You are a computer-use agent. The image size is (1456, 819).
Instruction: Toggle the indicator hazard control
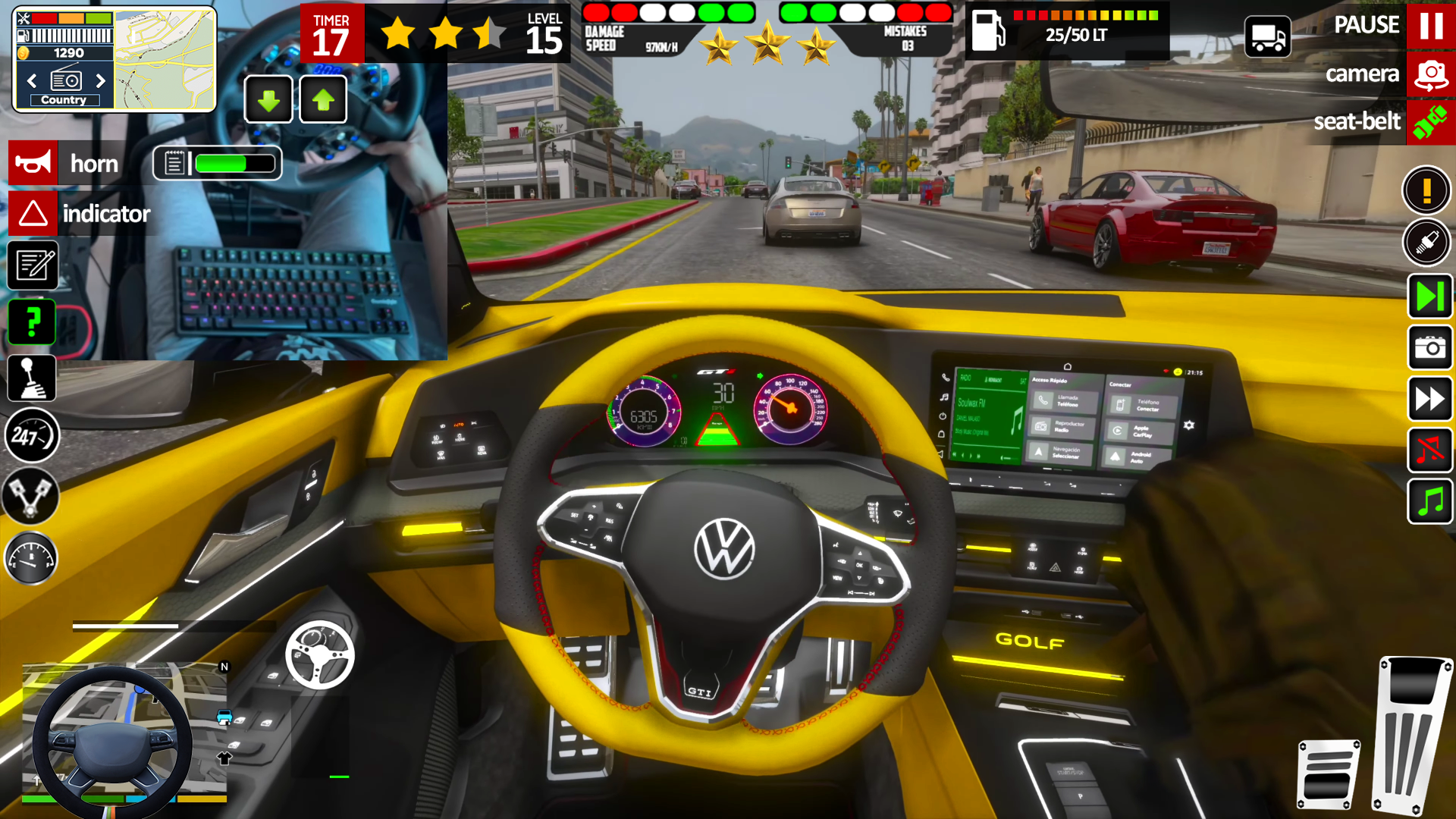coord(32,213)
